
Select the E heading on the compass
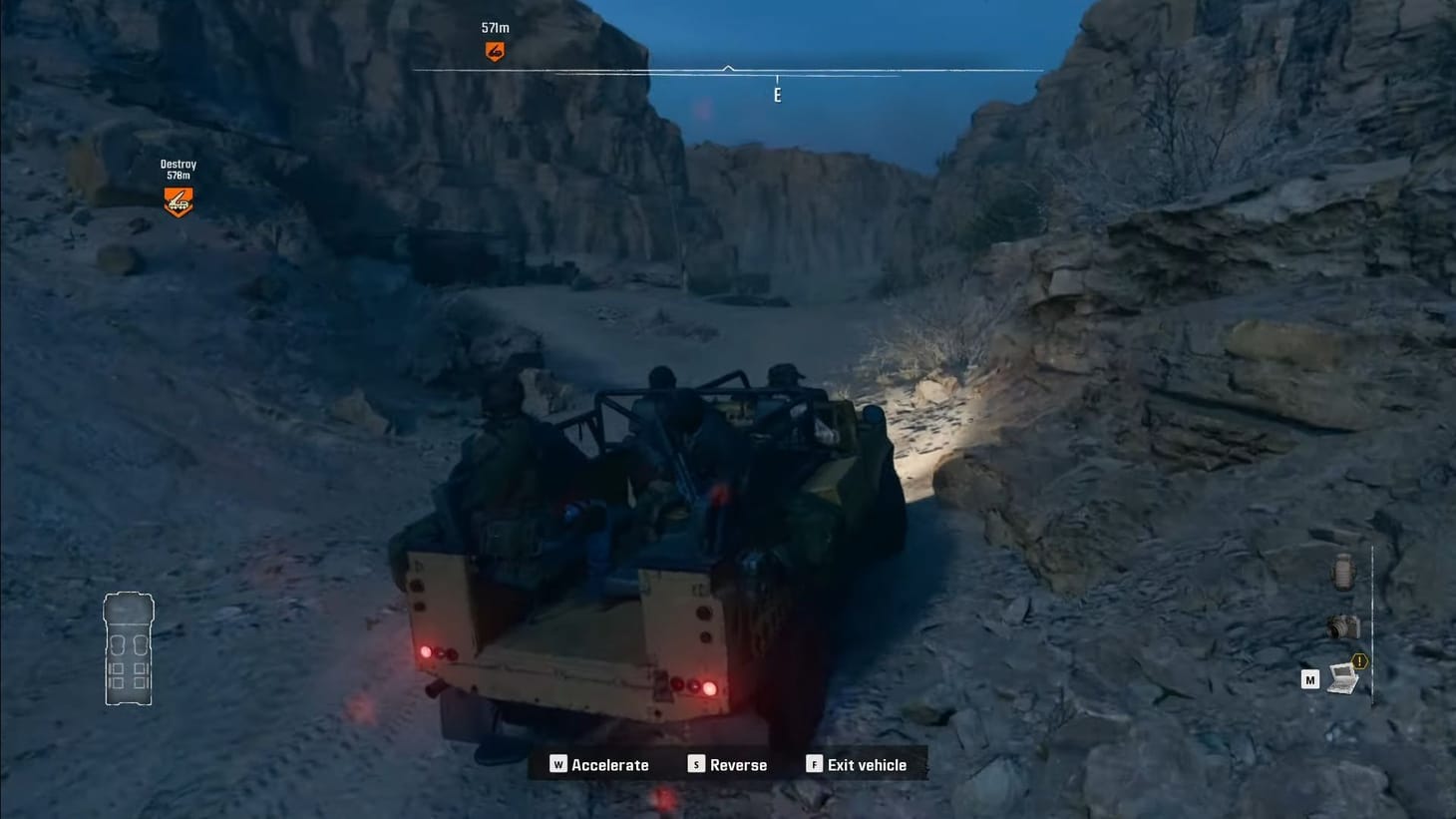(777, 95)
